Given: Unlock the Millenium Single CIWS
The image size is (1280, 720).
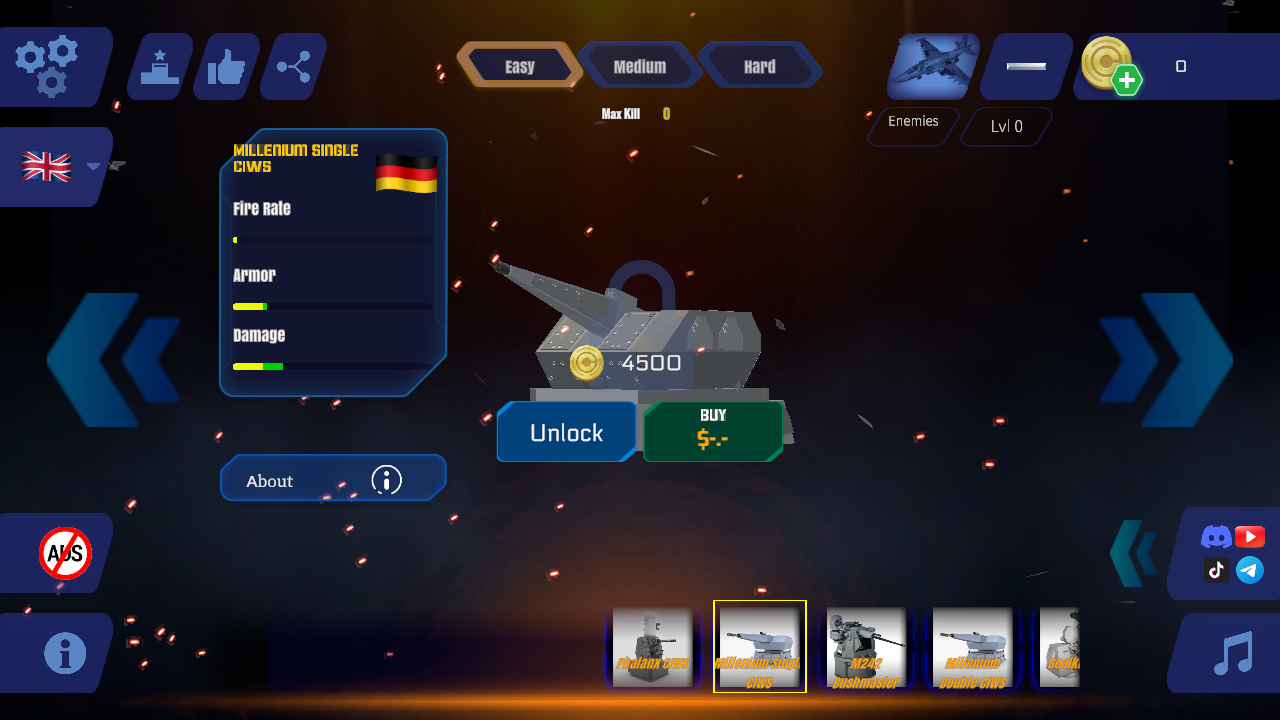Looking at the screenshot, I should point(566,432).
